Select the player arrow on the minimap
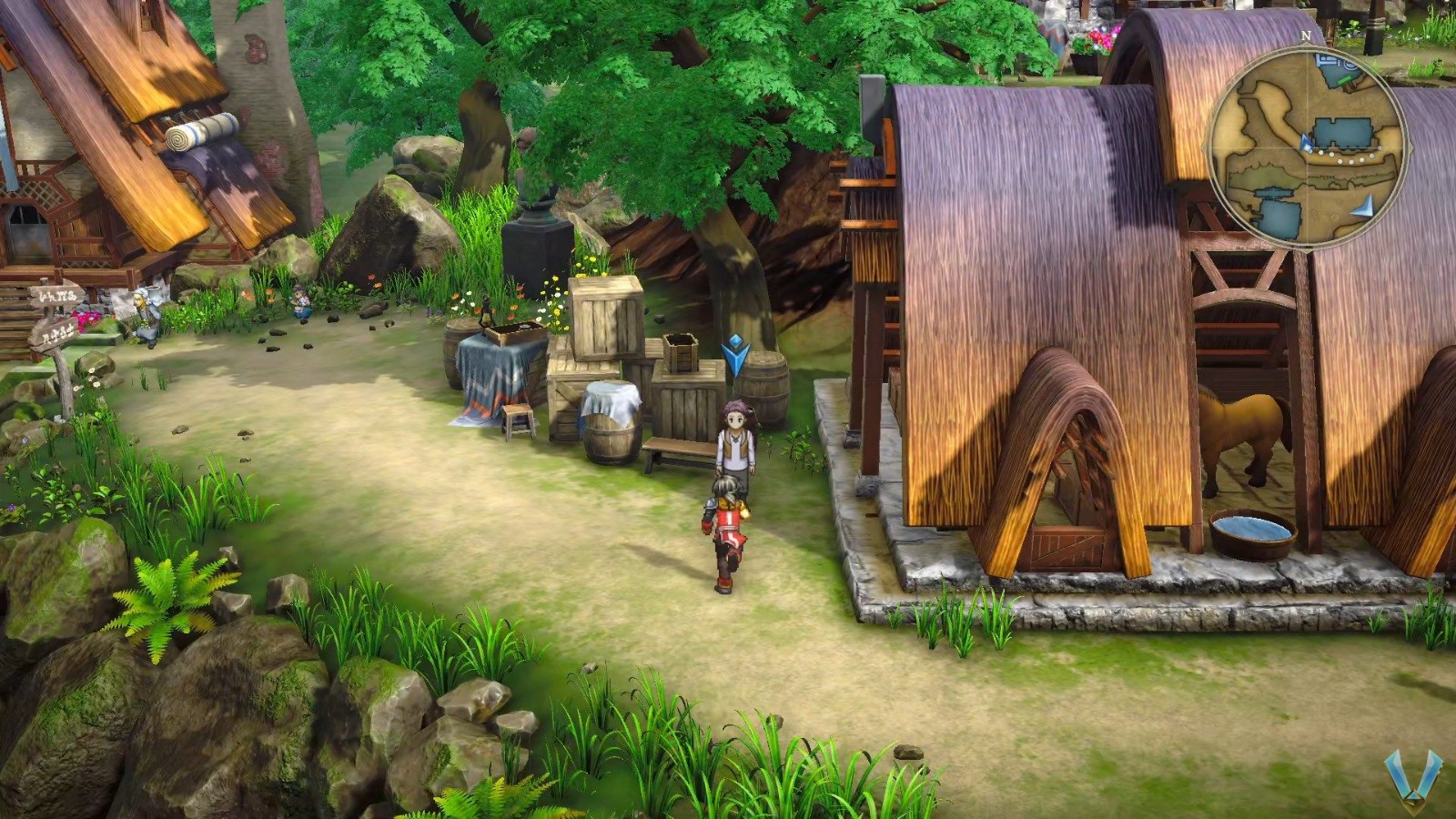The height and width of the screenshot is (819, 1456). (1305, 142)
